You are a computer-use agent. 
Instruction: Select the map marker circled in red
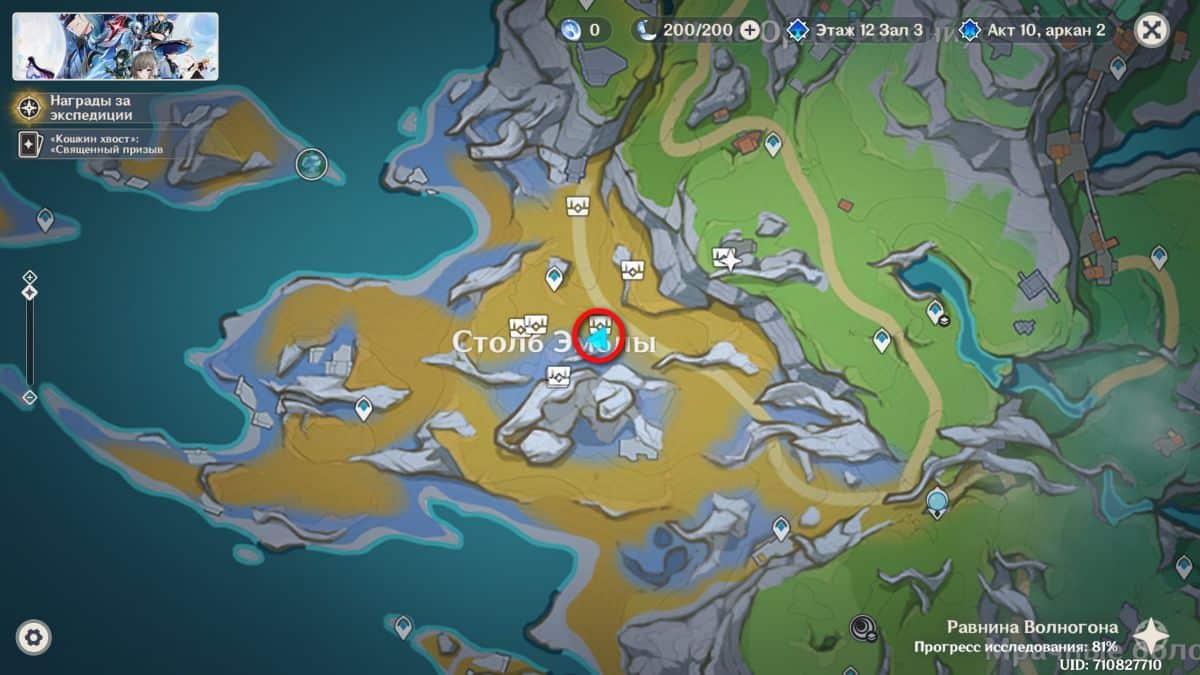[x=600, y=328]
